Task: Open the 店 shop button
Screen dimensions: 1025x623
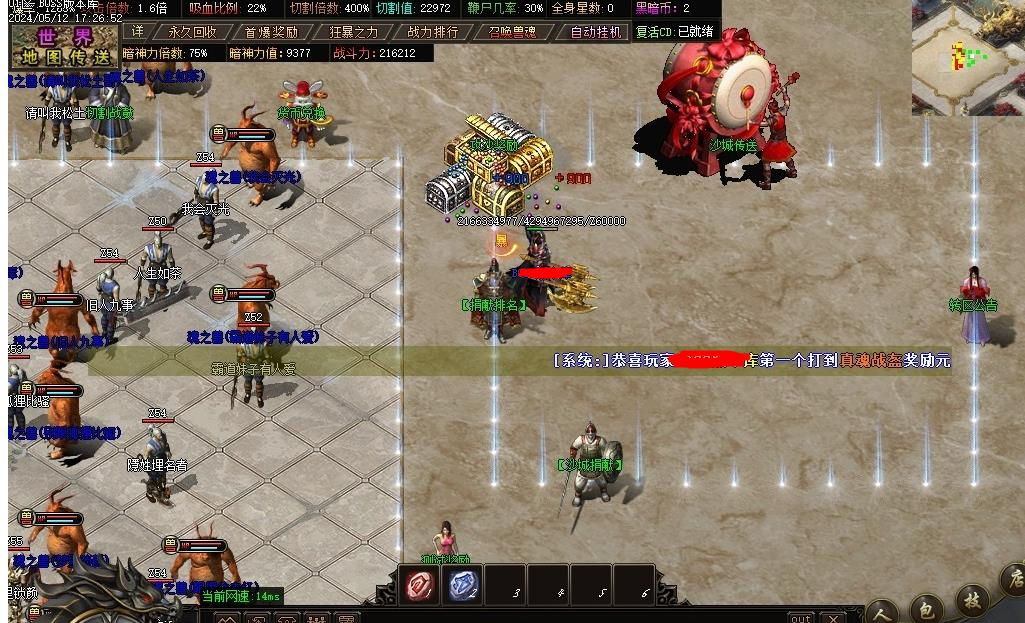Action: (1013, 579)
